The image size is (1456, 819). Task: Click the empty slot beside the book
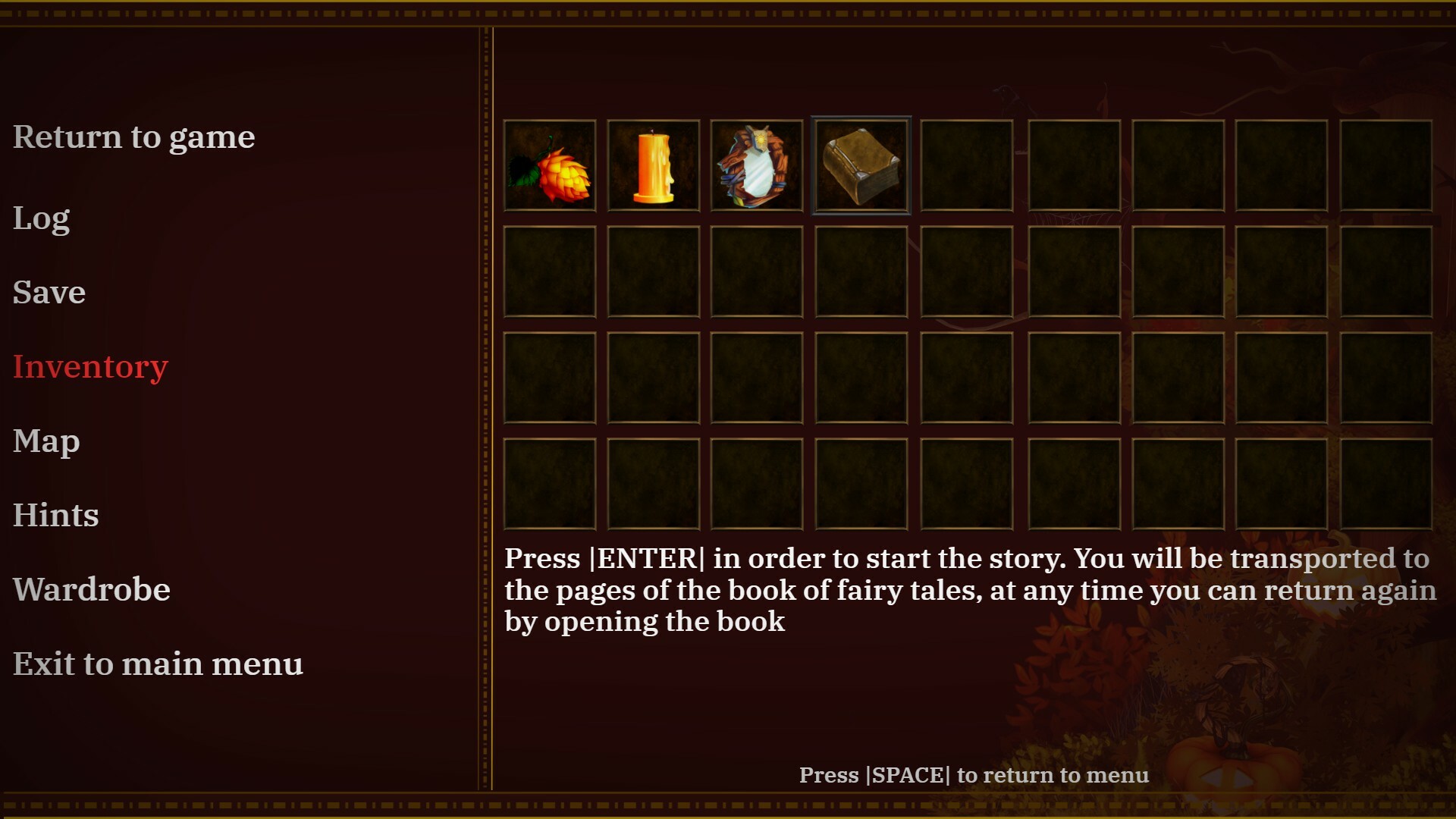[x=965, y=165]
